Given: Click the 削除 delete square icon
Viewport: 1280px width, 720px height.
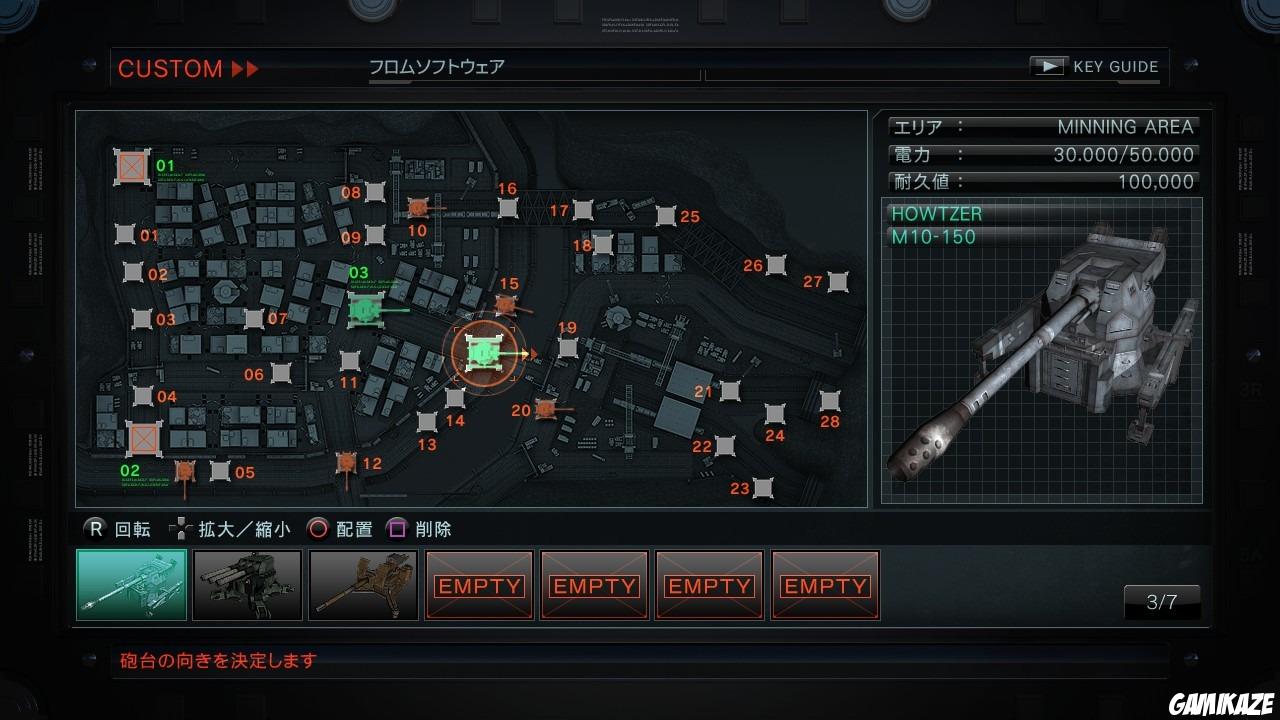Looking at the screenshot, I should (395, 530).
